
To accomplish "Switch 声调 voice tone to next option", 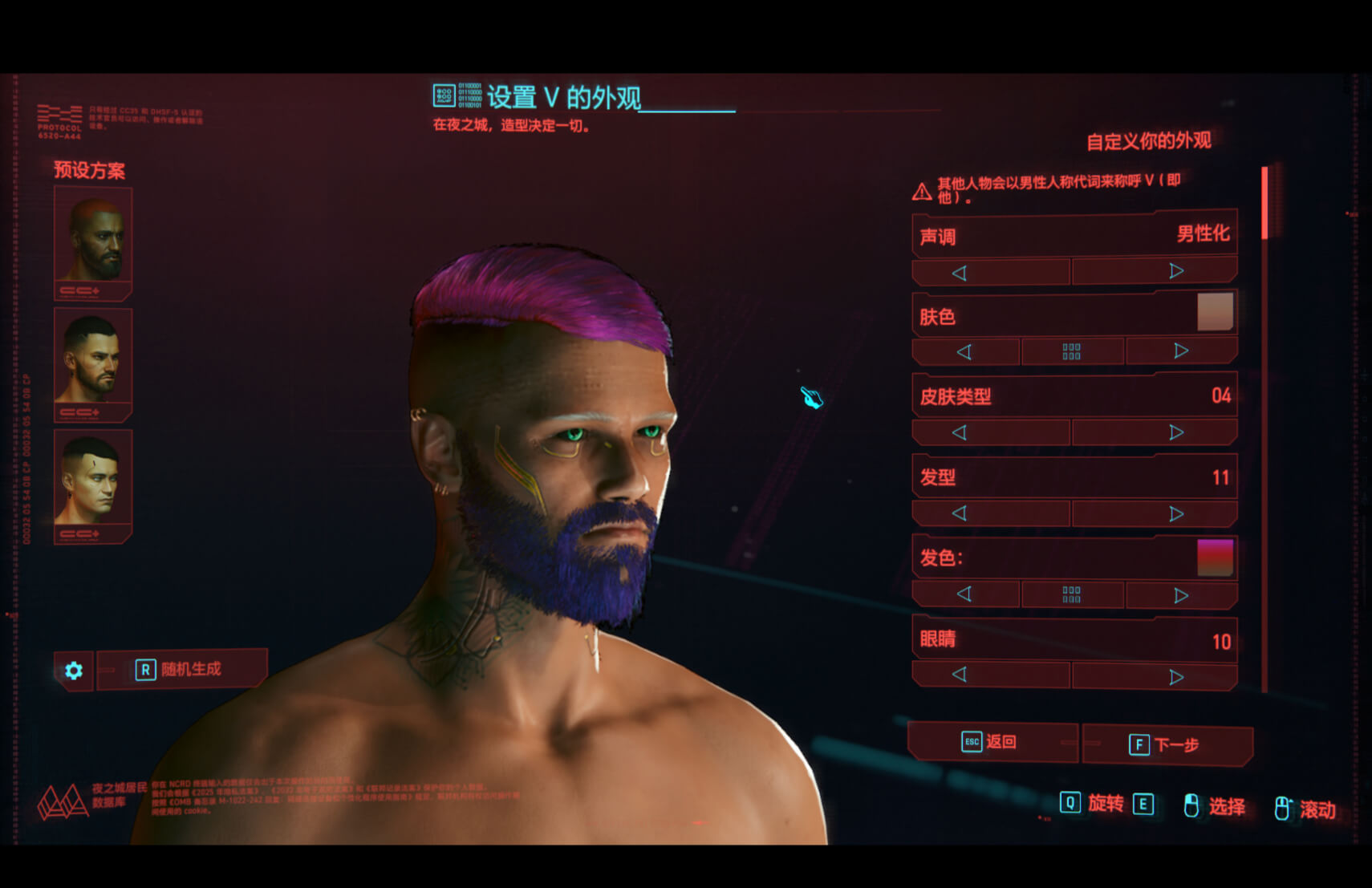I will pos(1175,272).
